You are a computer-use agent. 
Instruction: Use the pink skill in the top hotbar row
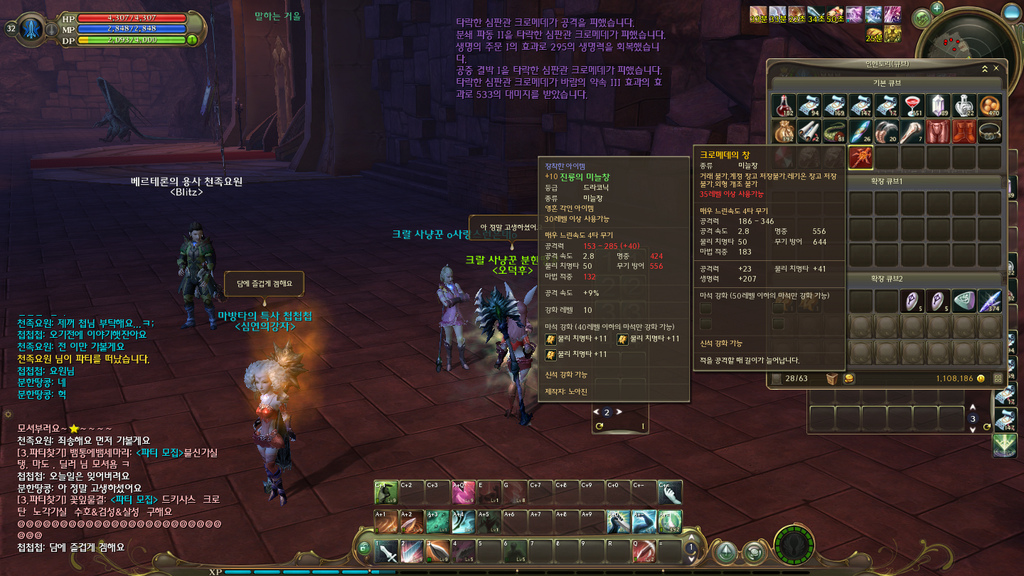click(462, 493)
